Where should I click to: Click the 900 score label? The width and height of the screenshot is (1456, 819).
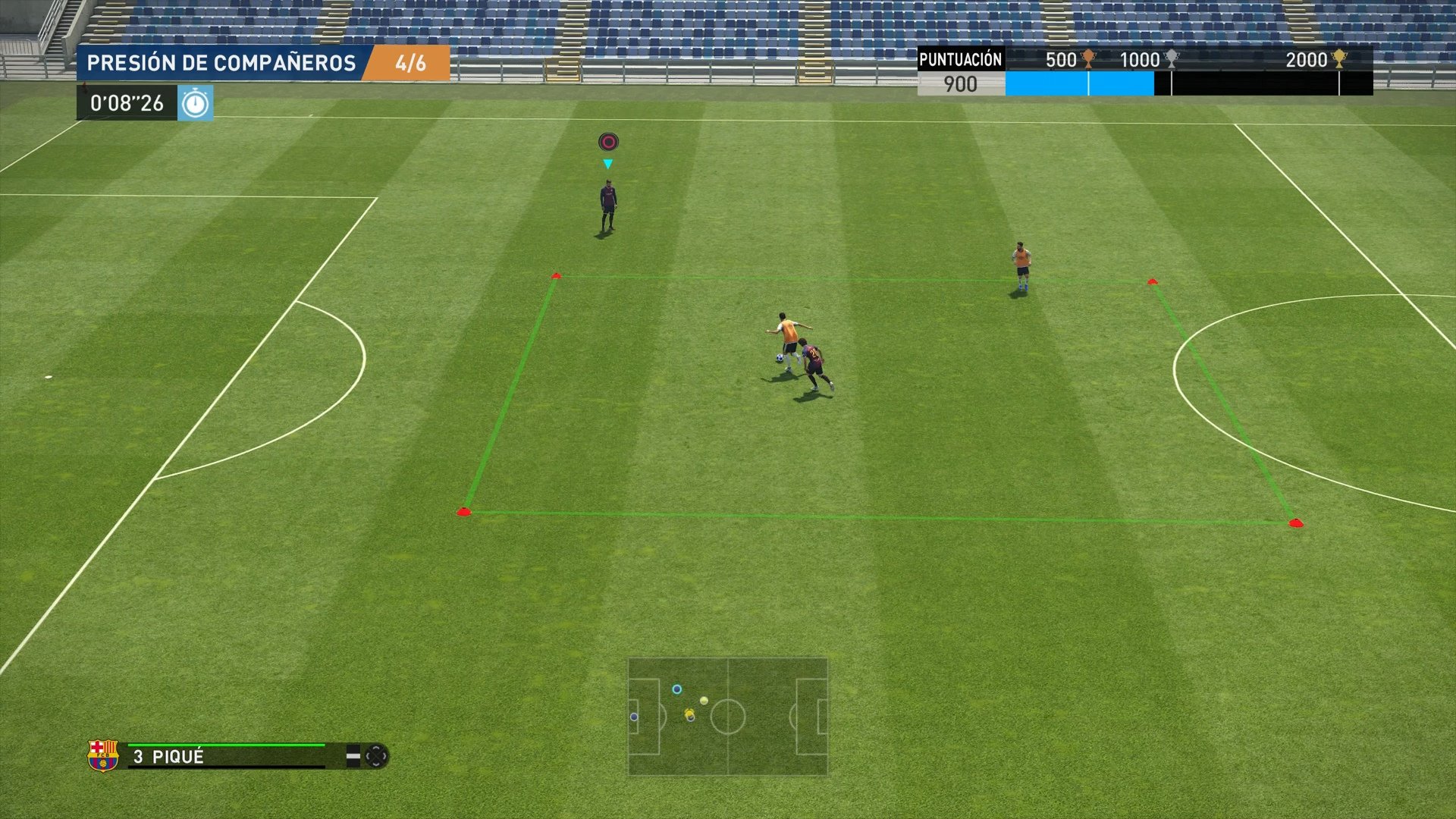[x=962, y=84]
